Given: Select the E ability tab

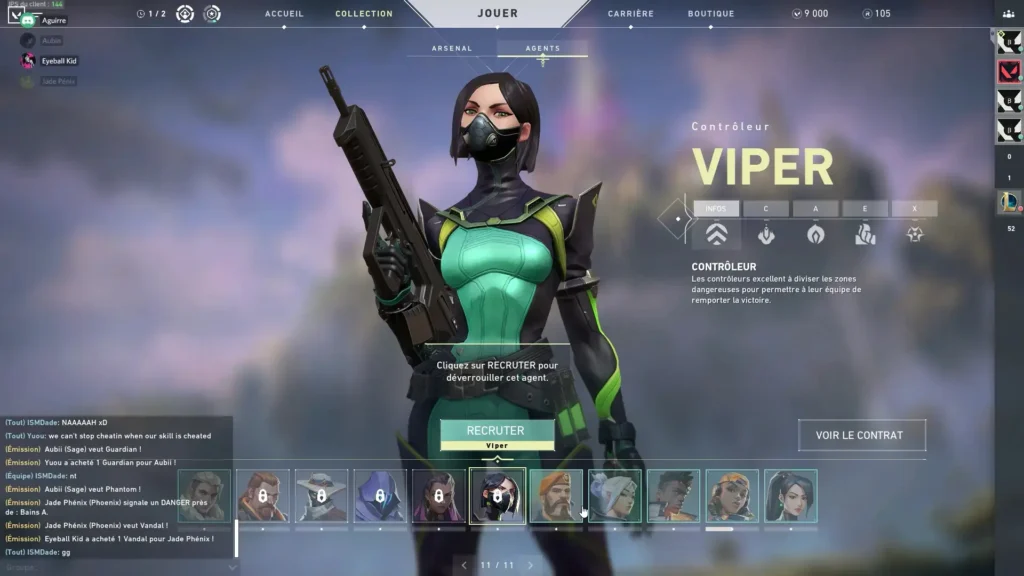Looking at the screenshot, I should (x=865, y=209).
